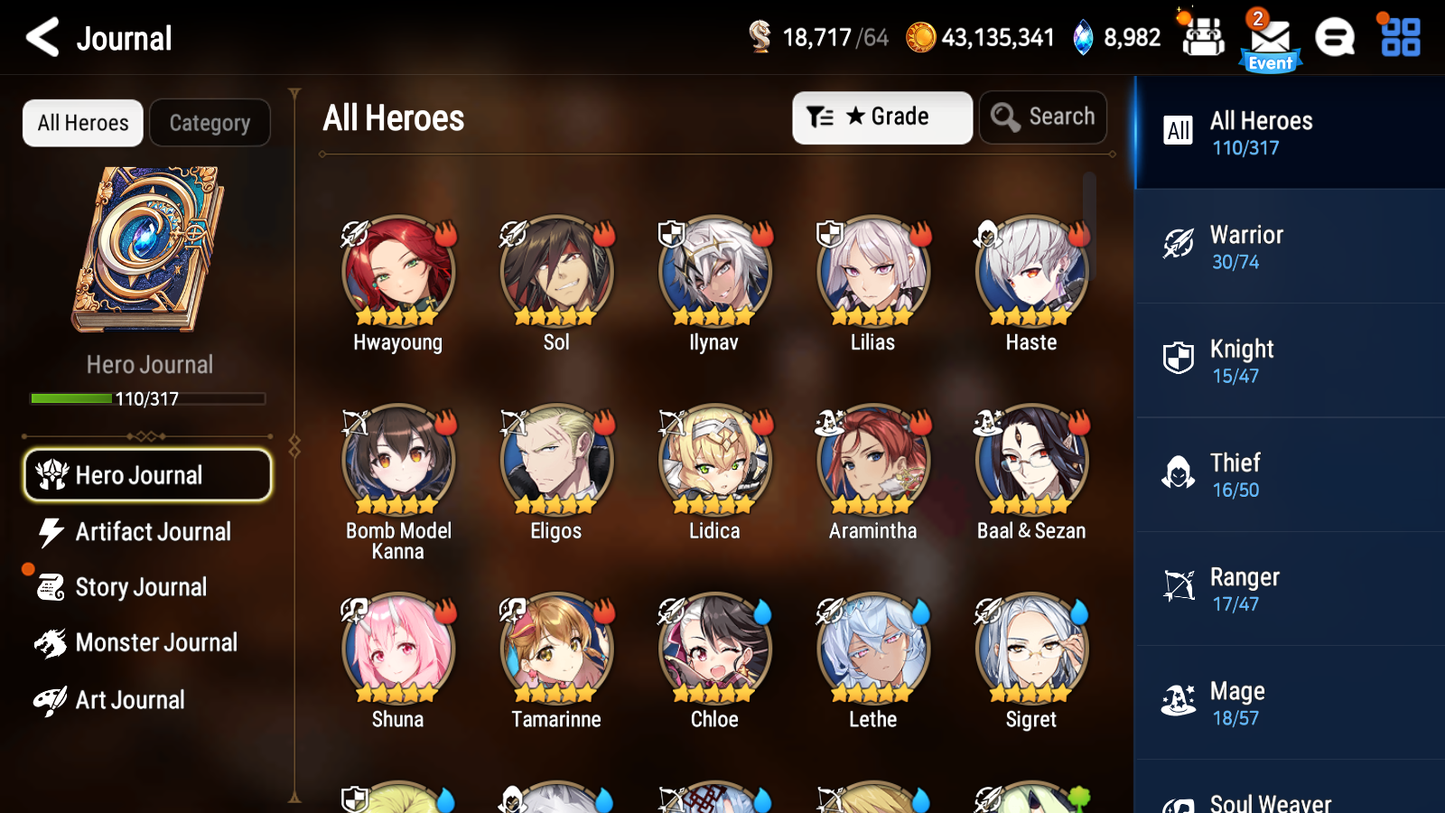Open the Story Journal
1445x813 pixels.
[x=140, y=587]
